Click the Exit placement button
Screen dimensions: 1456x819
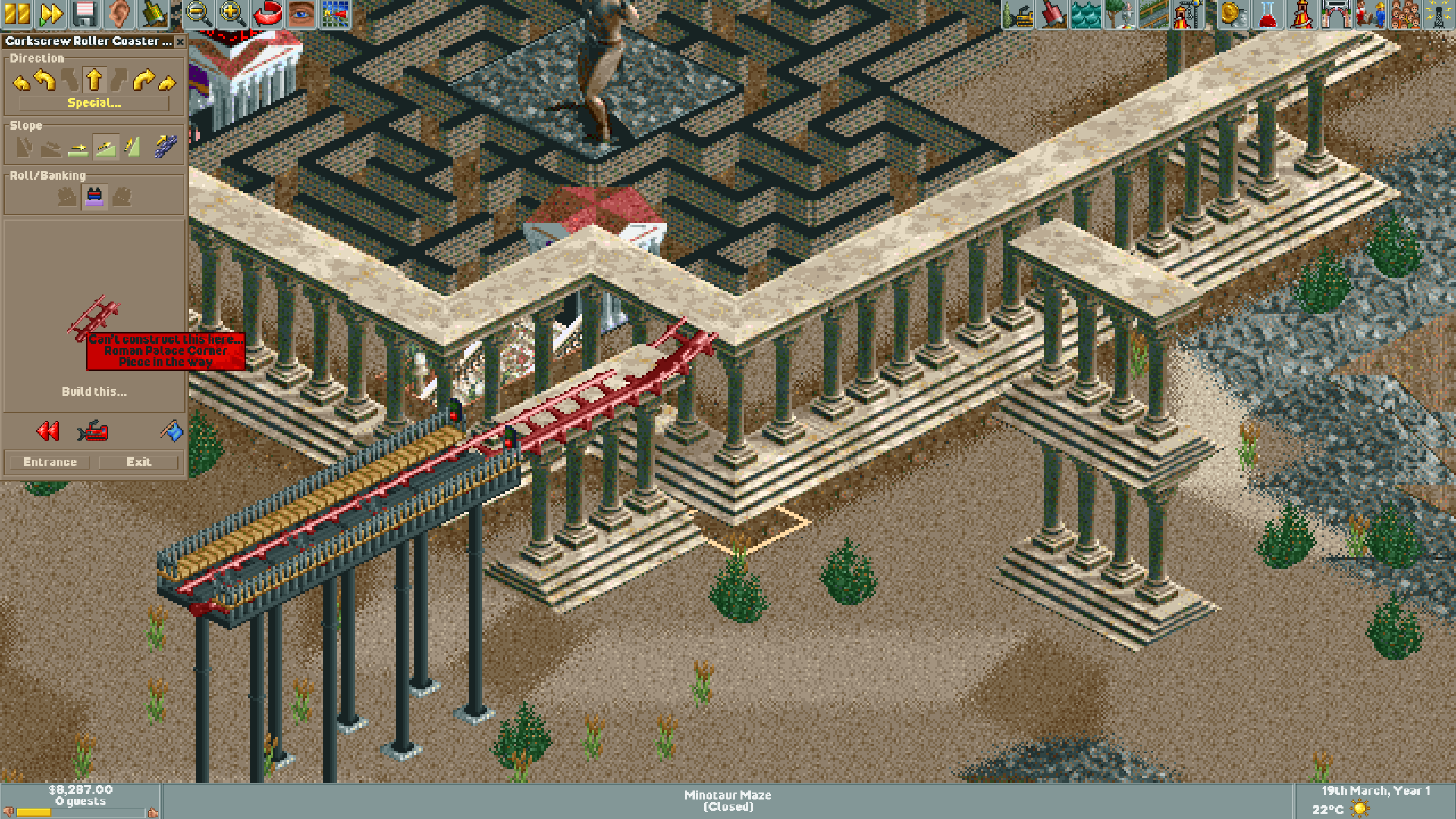[139, 462]
